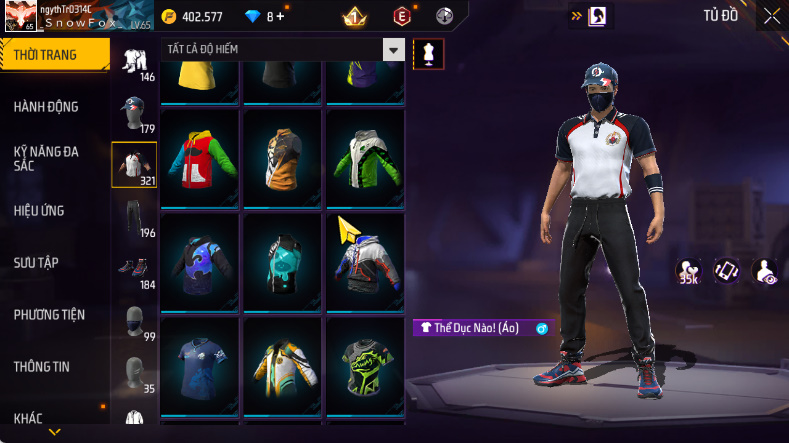Select the green monster print t-shirt
Image resolution: width=789 pixels, height=443 pixels.
tap(365, 365)
